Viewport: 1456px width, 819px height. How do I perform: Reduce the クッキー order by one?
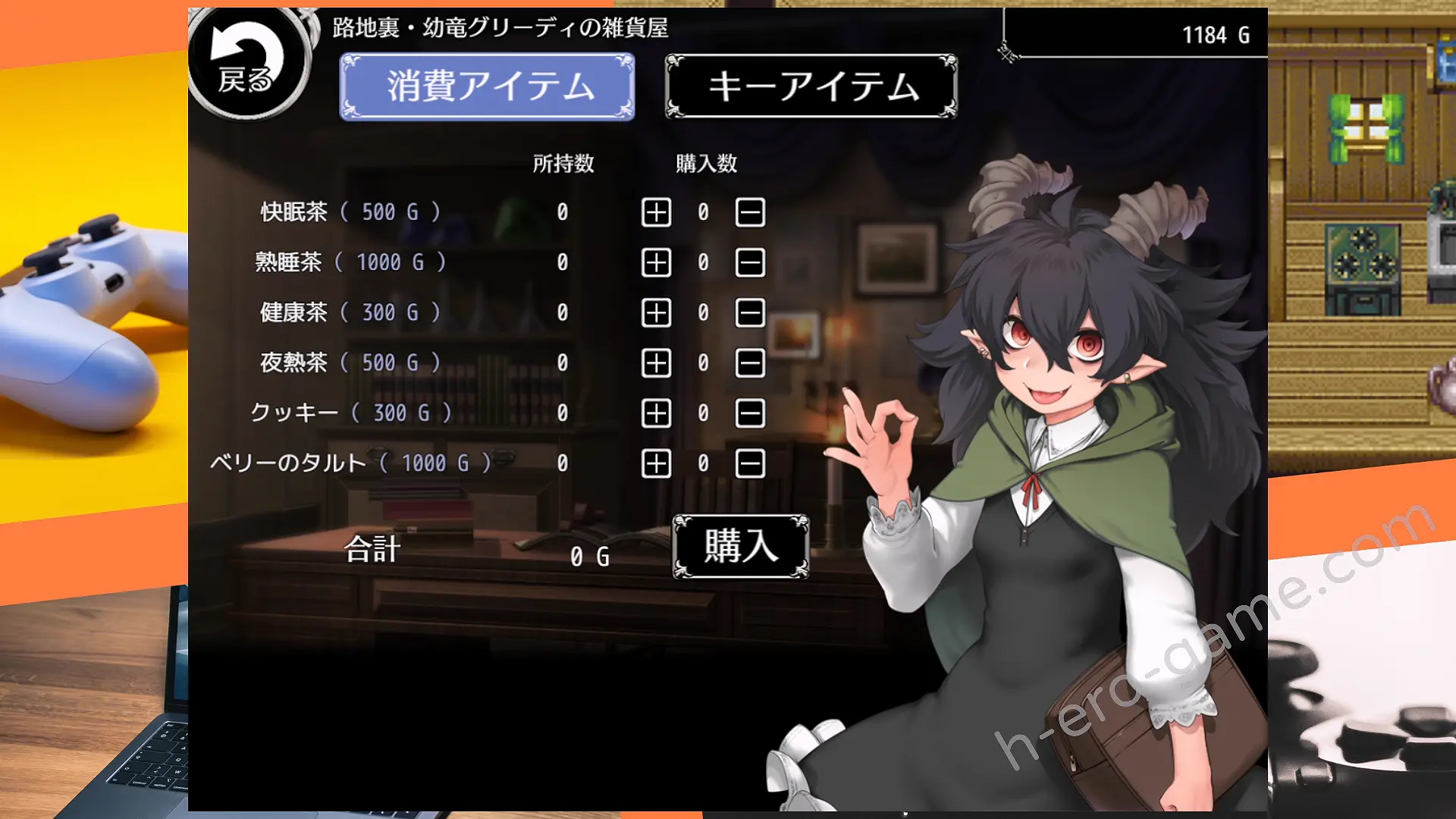pos(750,413)
